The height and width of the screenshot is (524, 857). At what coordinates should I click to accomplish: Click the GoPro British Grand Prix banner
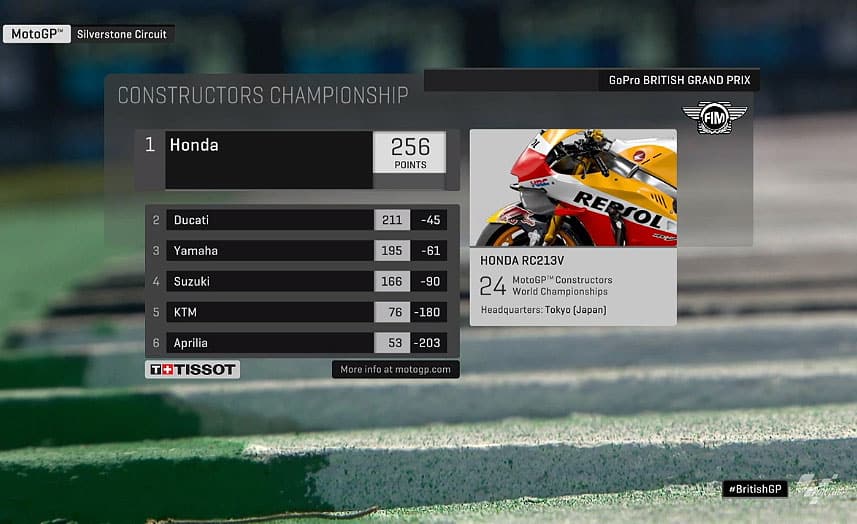coord(683,80)
